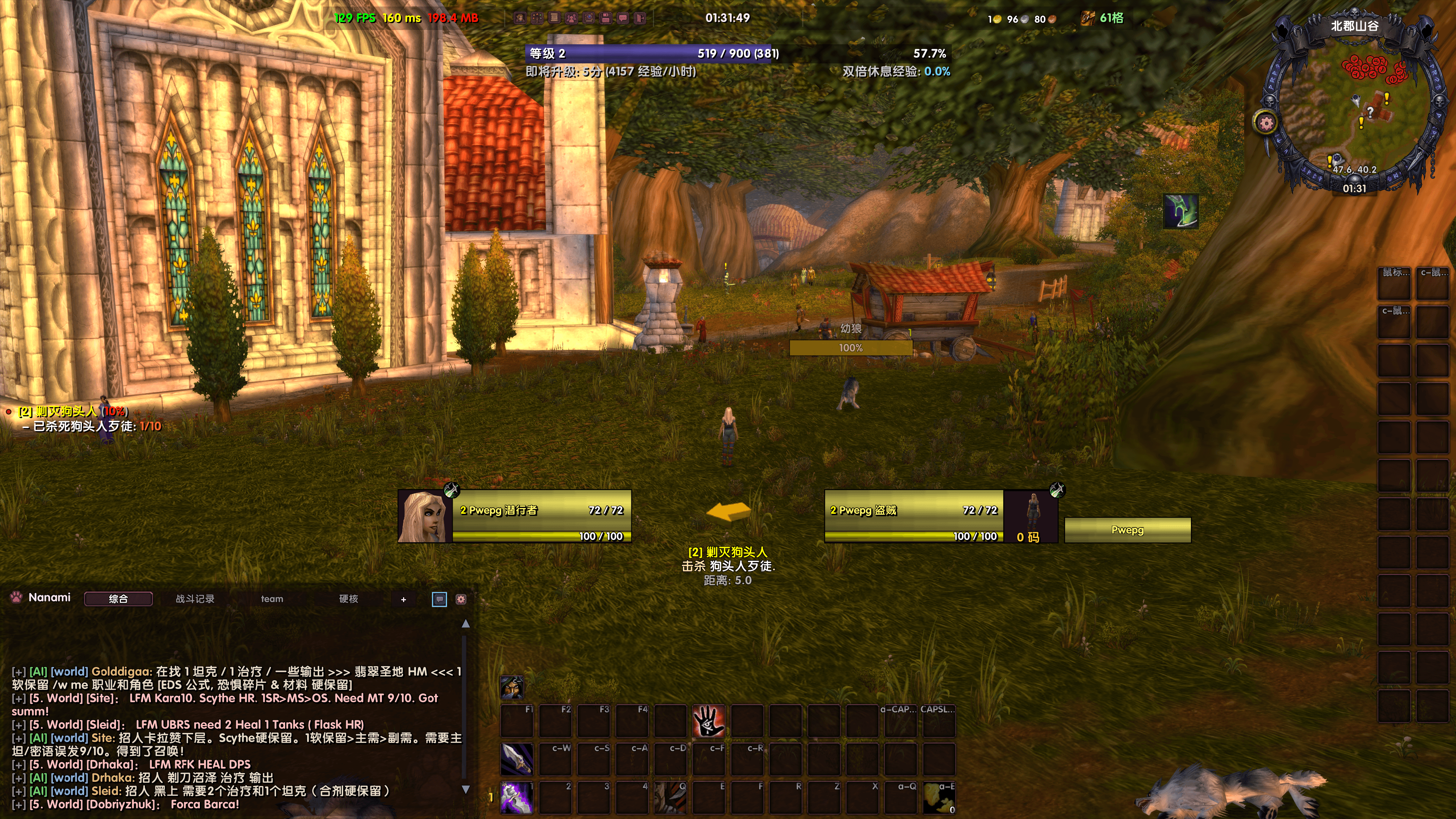The width and height of the screenshot is (1456, 819).
Task: Click the green buff icon below the minimap
Action: 1181,212
